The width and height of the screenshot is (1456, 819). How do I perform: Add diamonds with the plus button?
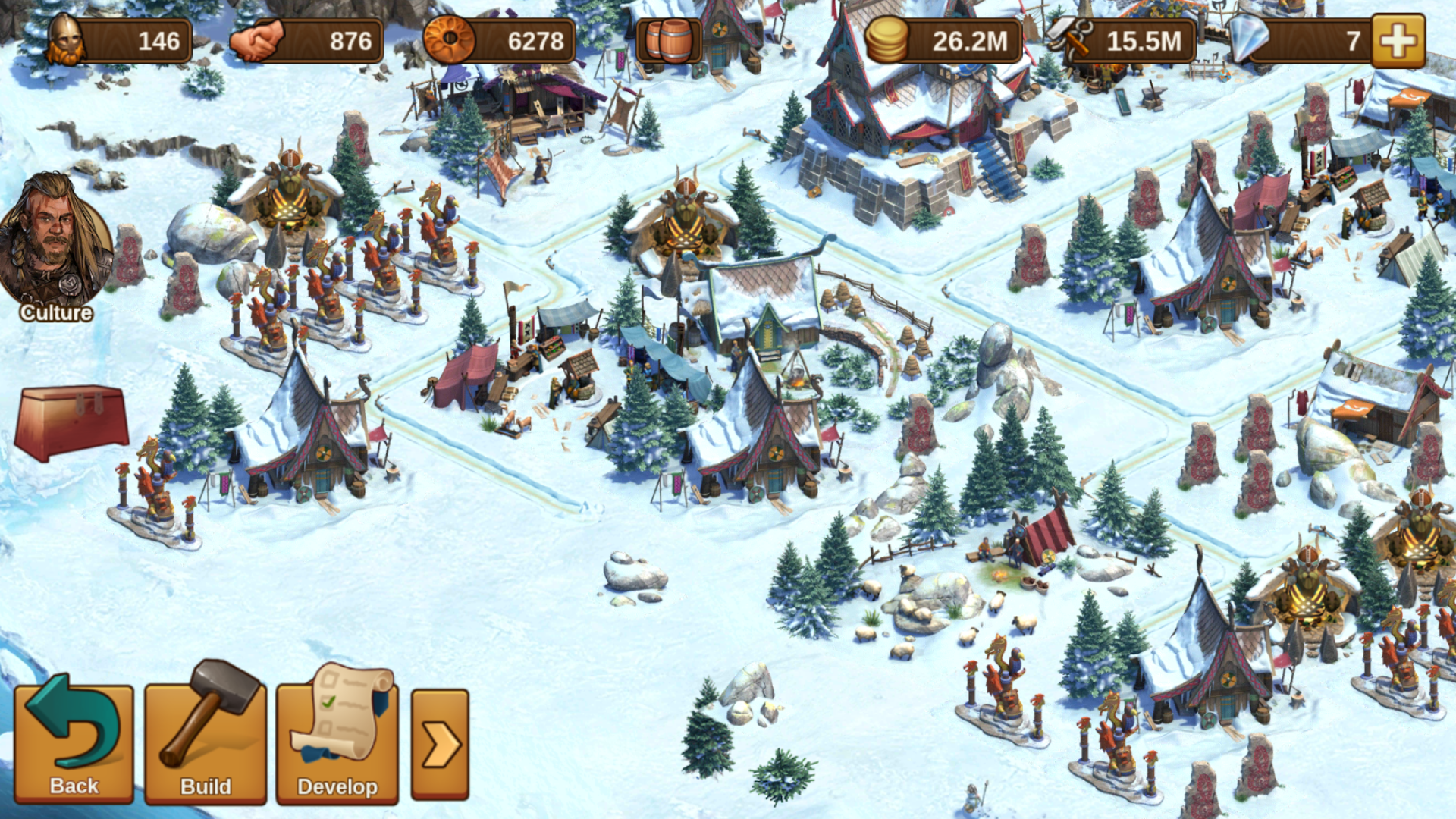pos(1398,41)
